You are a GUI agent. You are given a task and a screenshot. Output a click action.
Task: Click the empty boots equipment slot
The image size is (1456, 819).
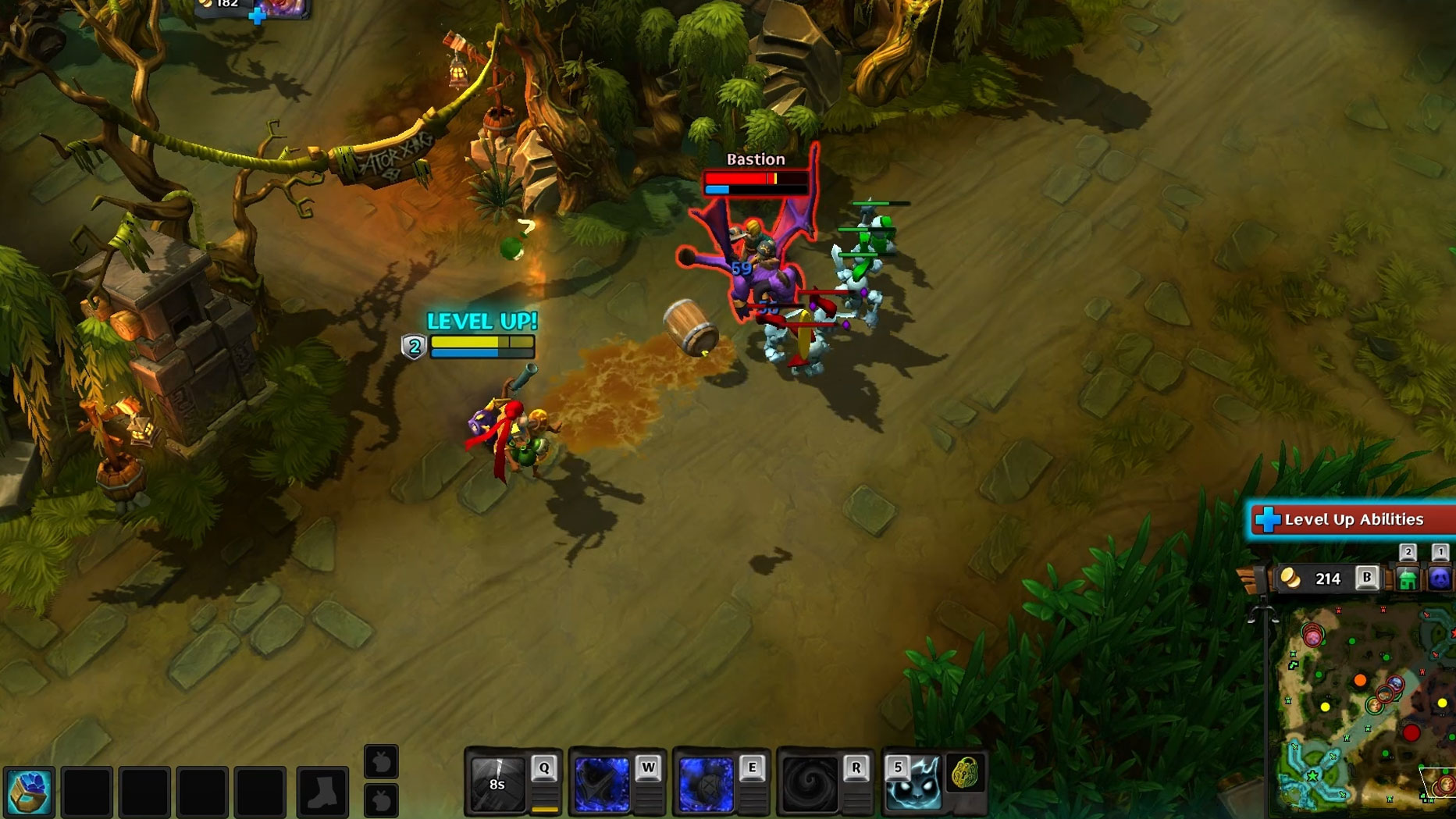(322, 792)
